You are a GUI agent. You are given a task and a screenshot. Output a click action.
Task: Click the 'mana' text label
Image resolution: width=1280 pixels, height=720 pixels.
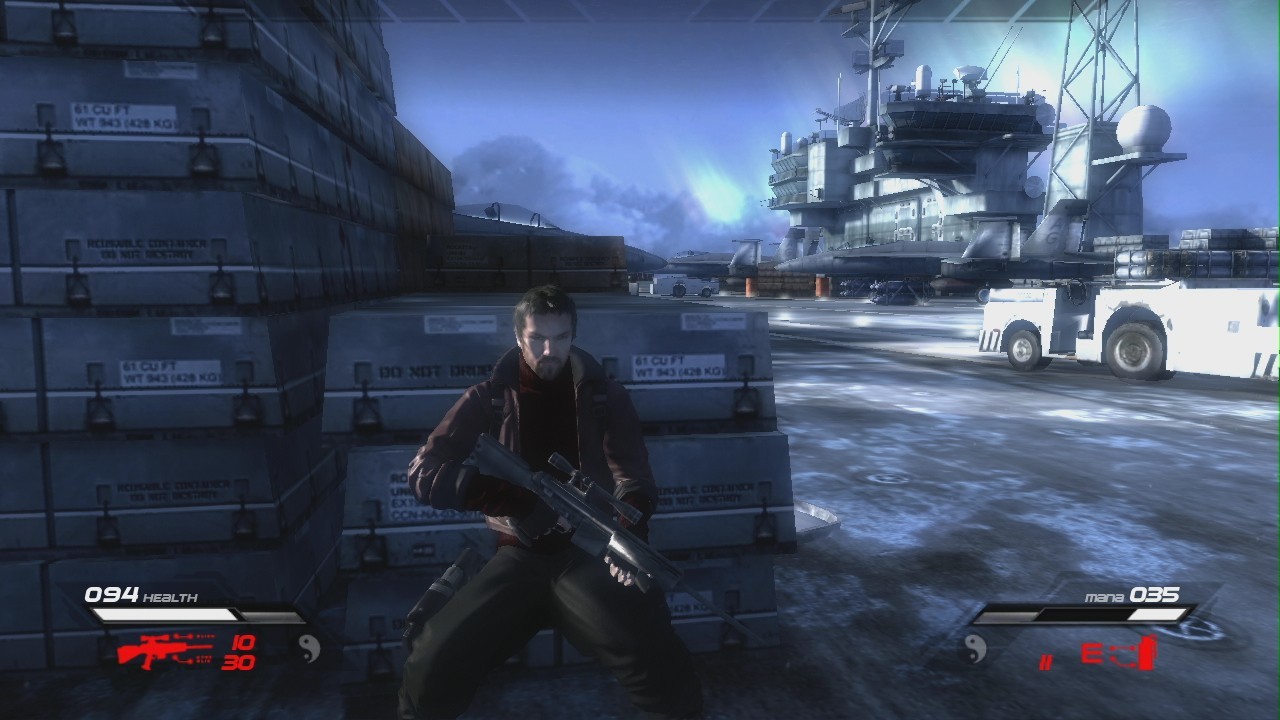coord(1104,596)
